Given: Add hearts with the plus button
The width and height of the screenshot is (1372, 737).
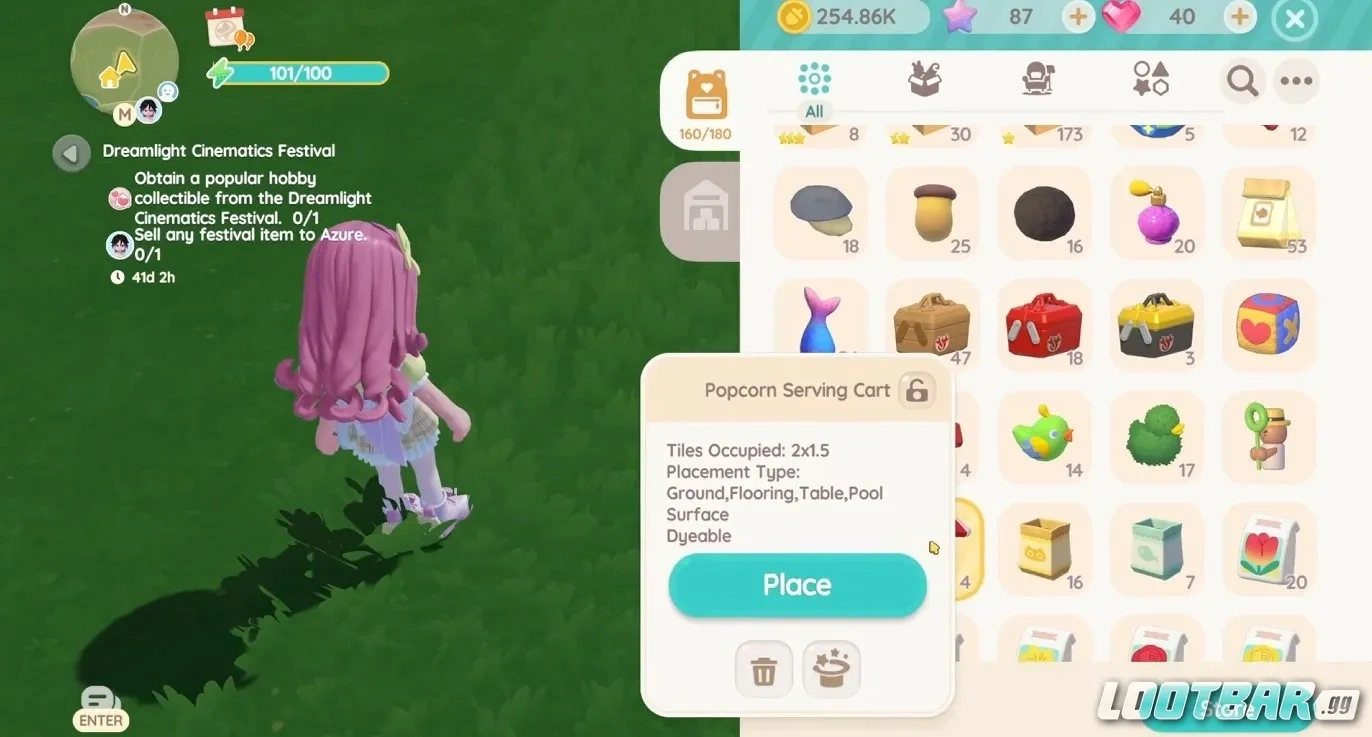Looking at the screenshot, I should [x=1238, y=17].
